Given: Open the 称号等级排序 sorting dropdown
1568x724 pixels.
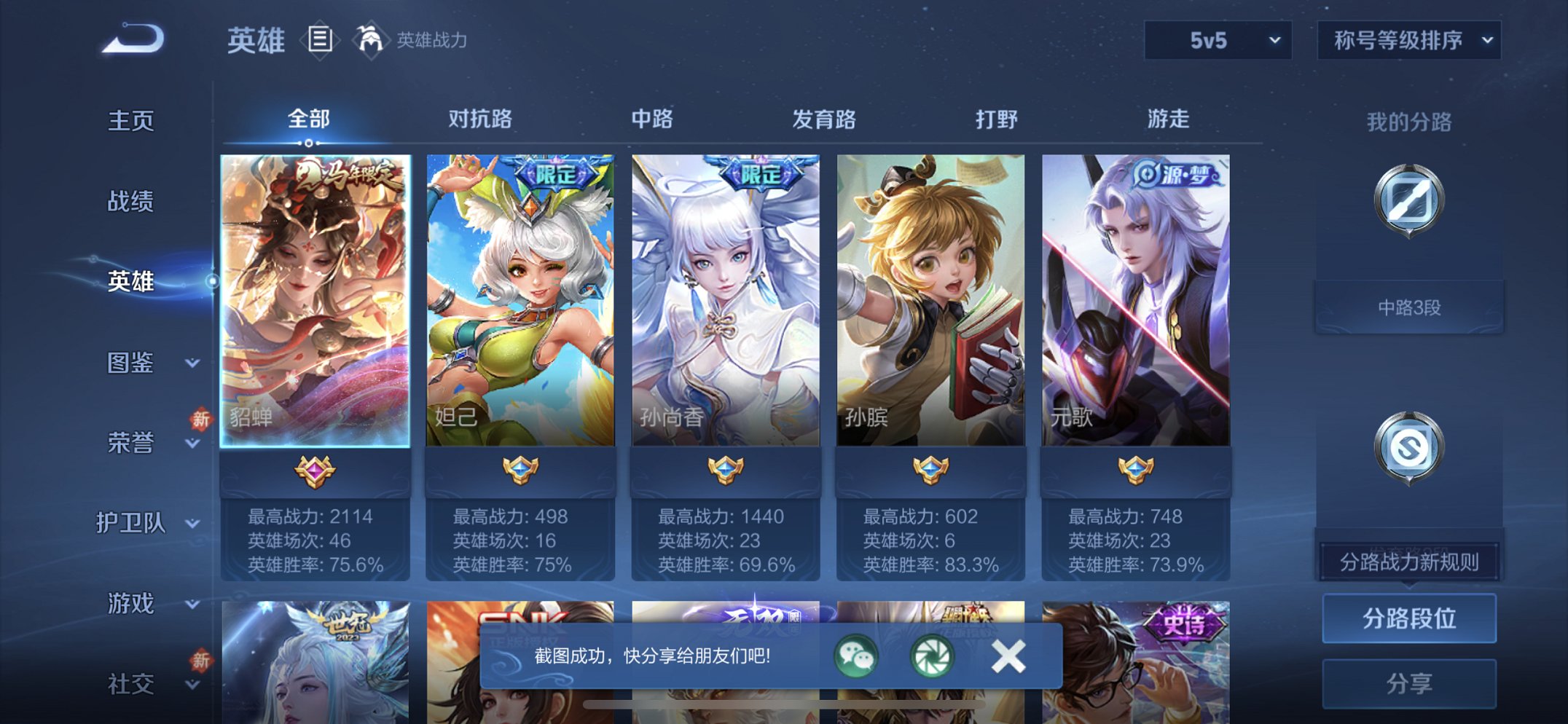Looking at the screenshot, I should (1410, 41).
